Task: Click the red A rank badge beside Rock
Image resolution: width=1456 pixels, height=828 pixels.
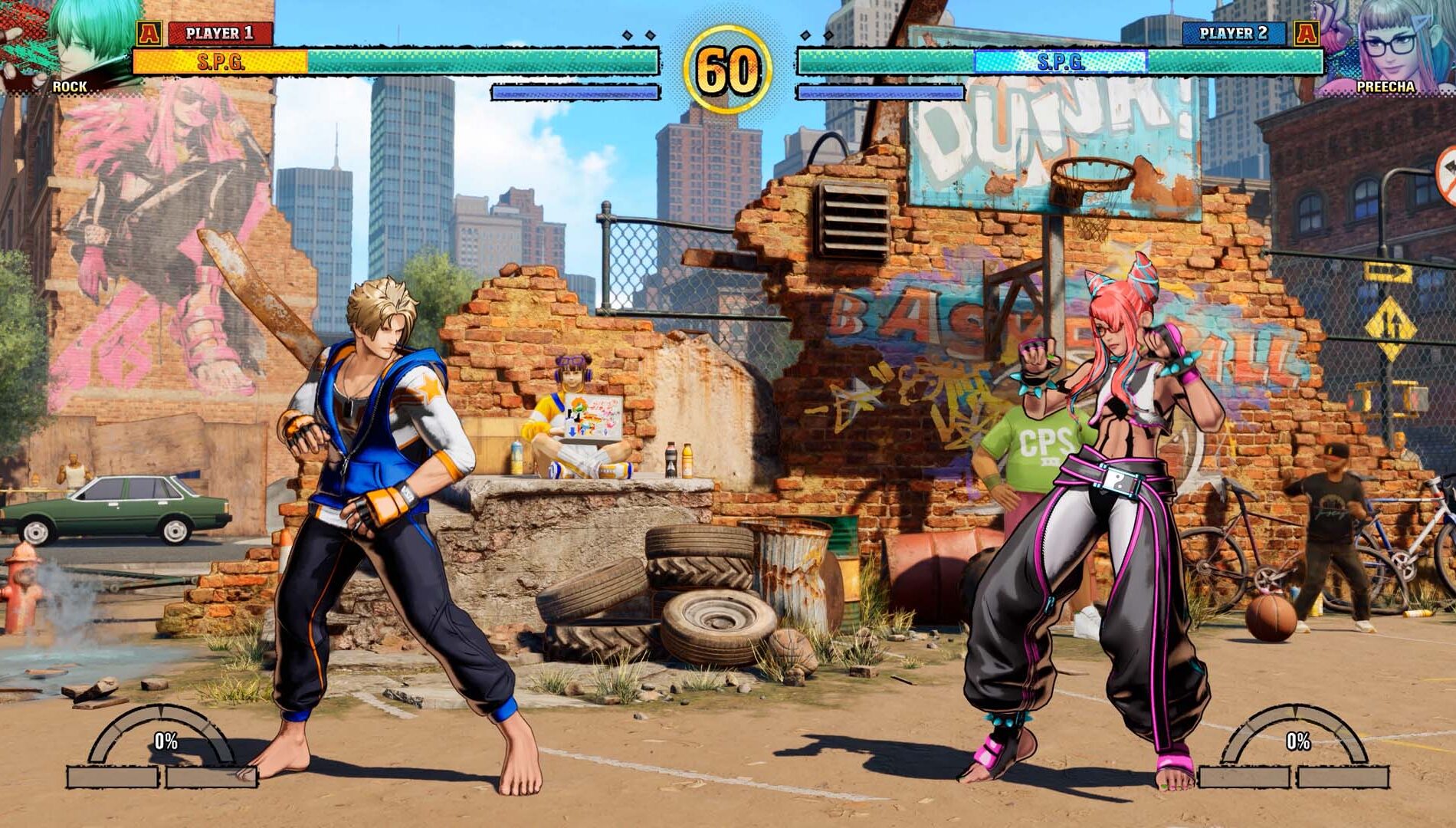Action: [151, 33]
